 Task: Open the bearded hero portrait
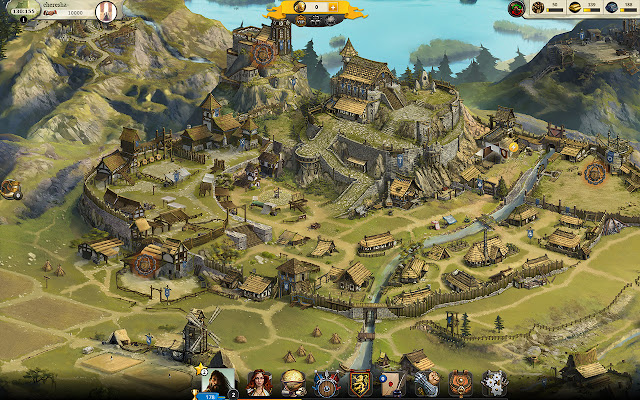(219, 382)
